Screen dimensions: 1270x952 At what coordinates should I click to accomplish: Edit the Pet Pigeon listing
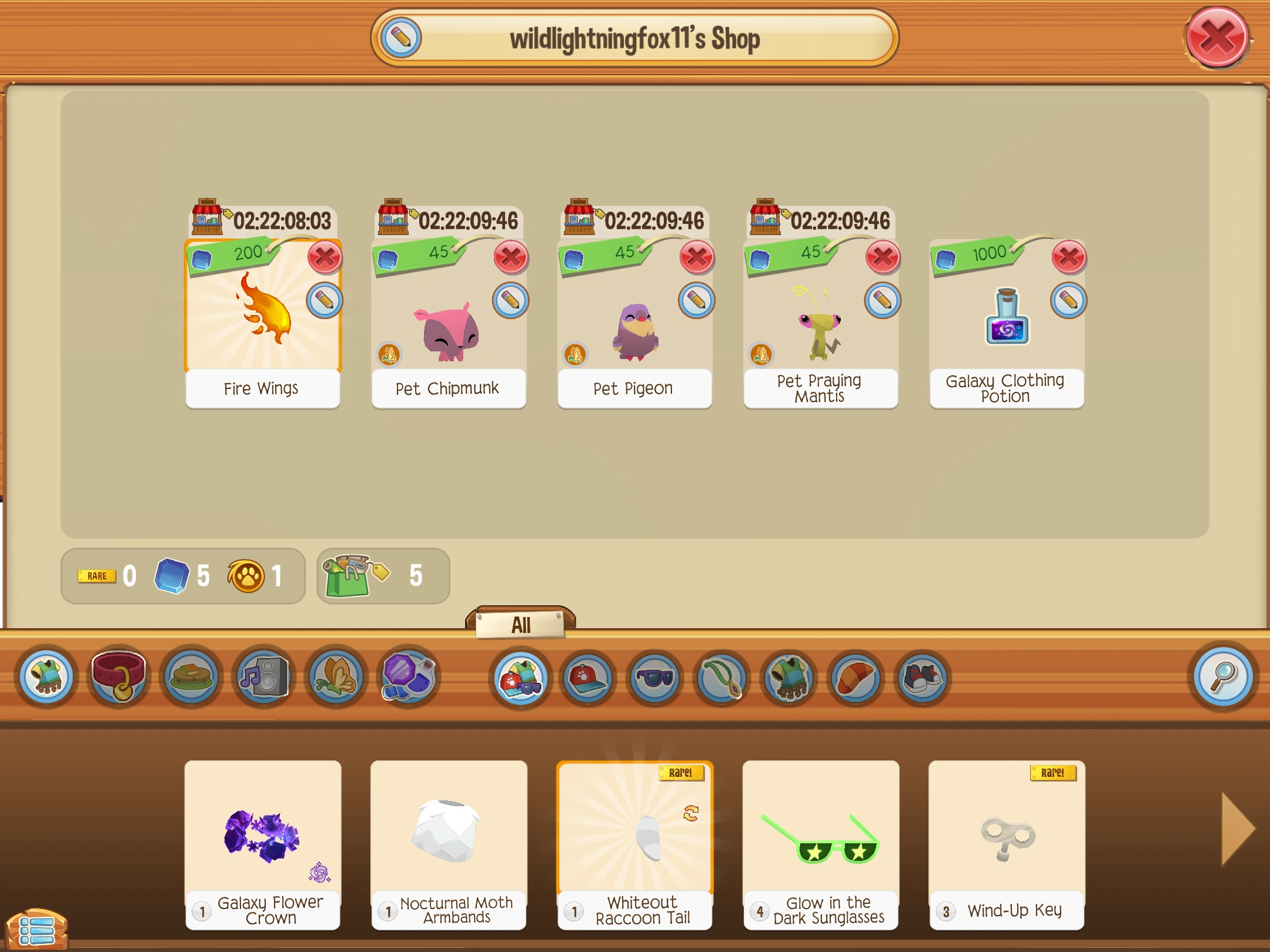click(x=697, y=300)
